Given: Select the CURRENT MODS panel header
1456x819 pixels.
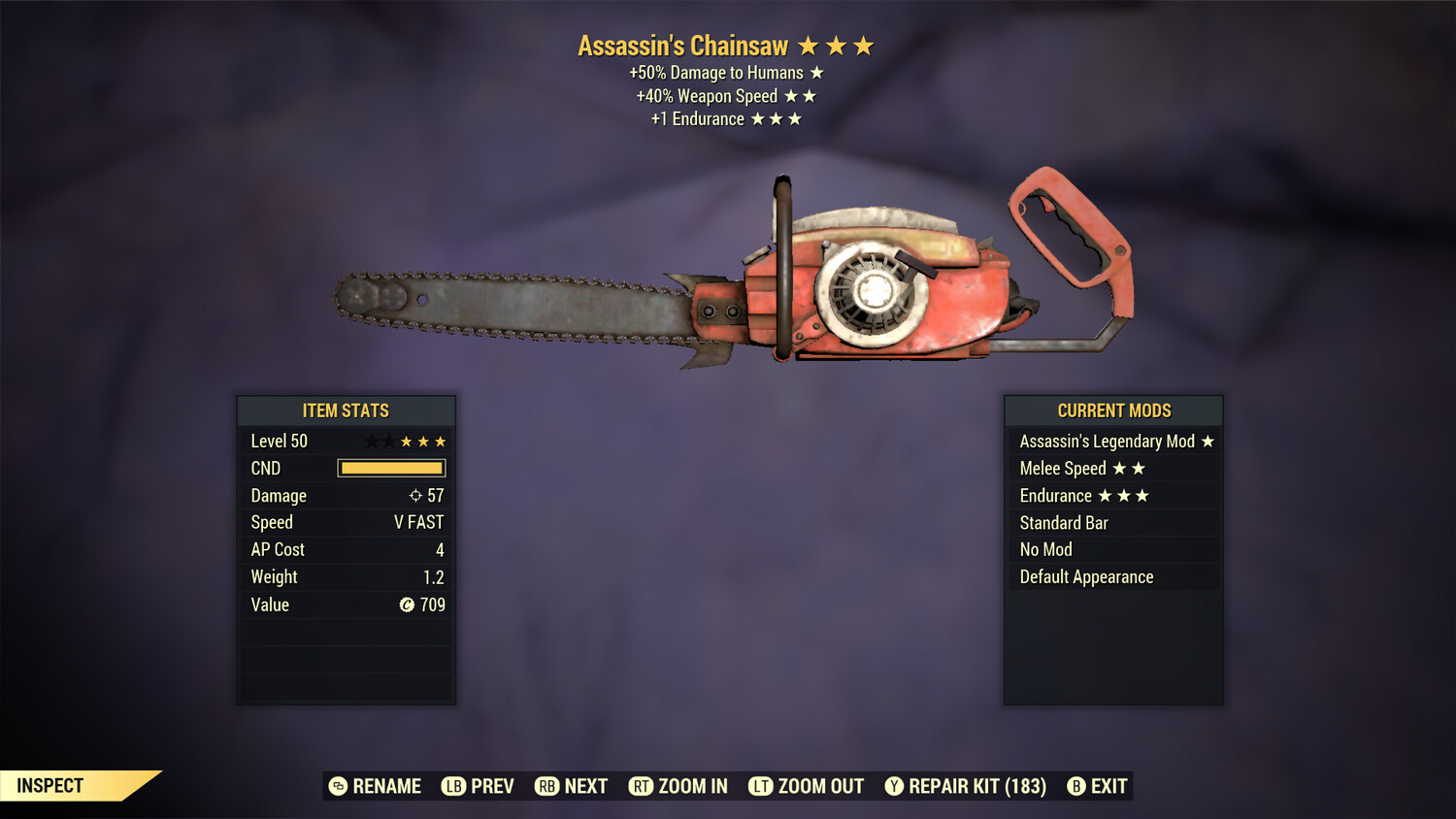Looking at the screenshot, I should click(x=1112, y=410).
